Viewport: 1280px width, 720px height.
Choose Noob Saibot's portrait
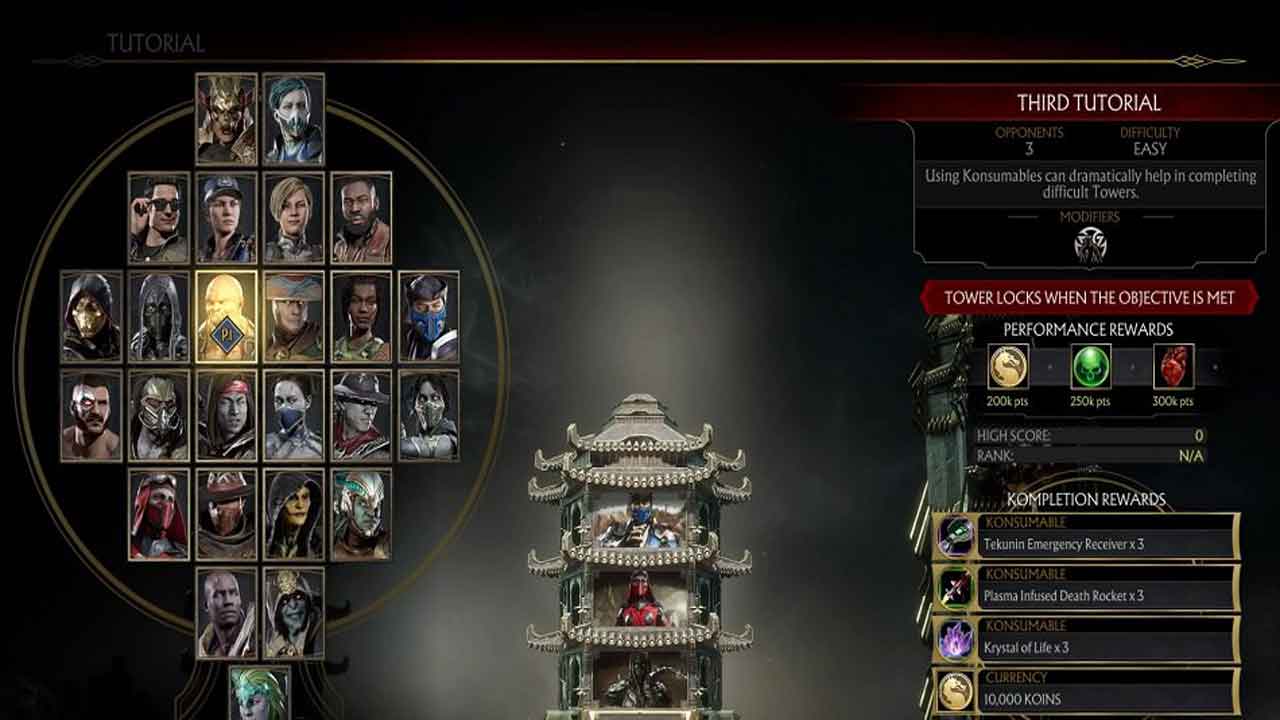click(158, 316)
